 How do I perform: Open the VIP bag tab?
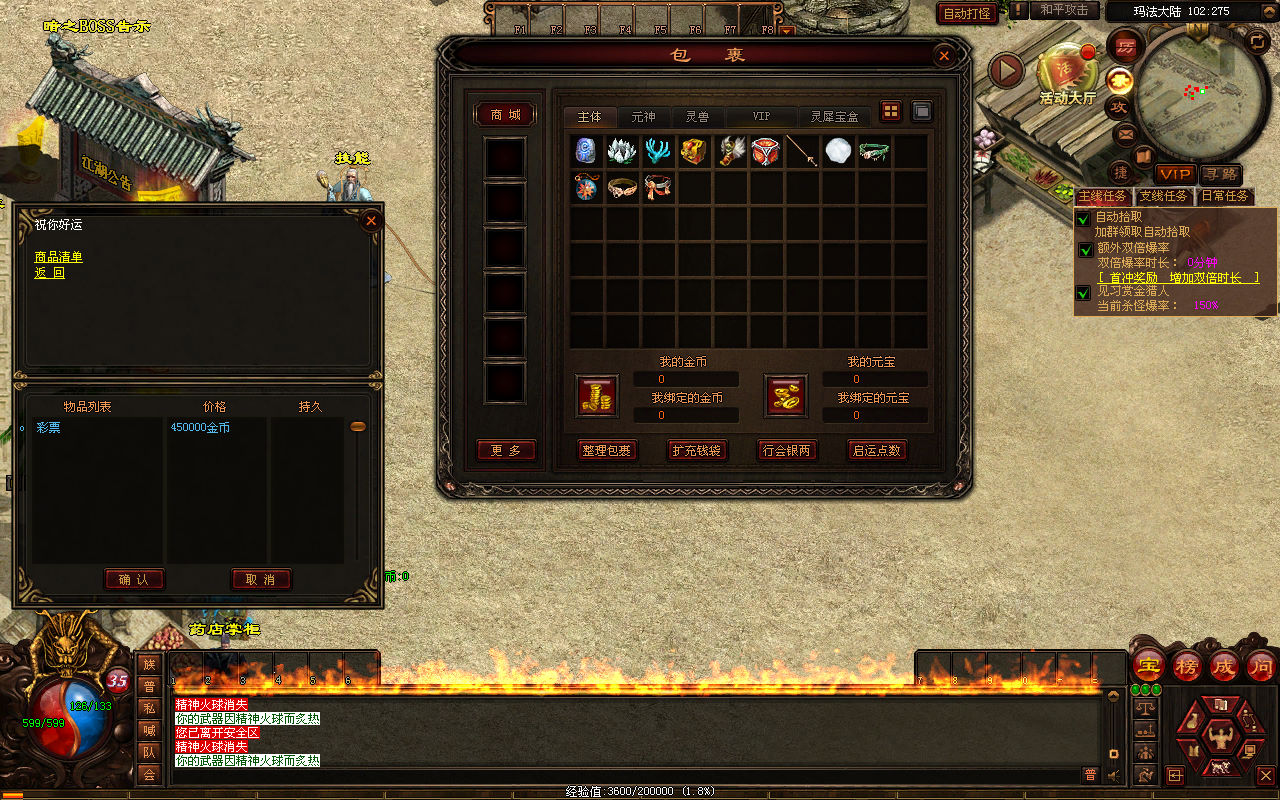[x=761, y=117]
